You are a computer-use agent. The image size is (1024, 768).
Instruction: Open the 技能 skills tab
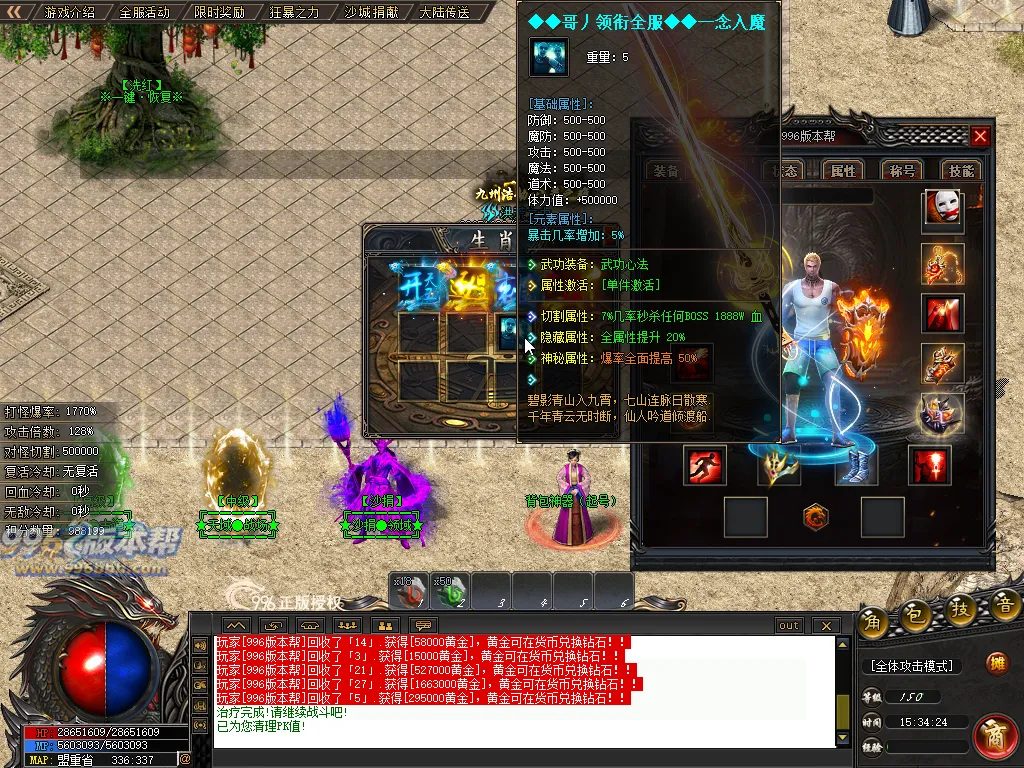[x=961, y=171]
